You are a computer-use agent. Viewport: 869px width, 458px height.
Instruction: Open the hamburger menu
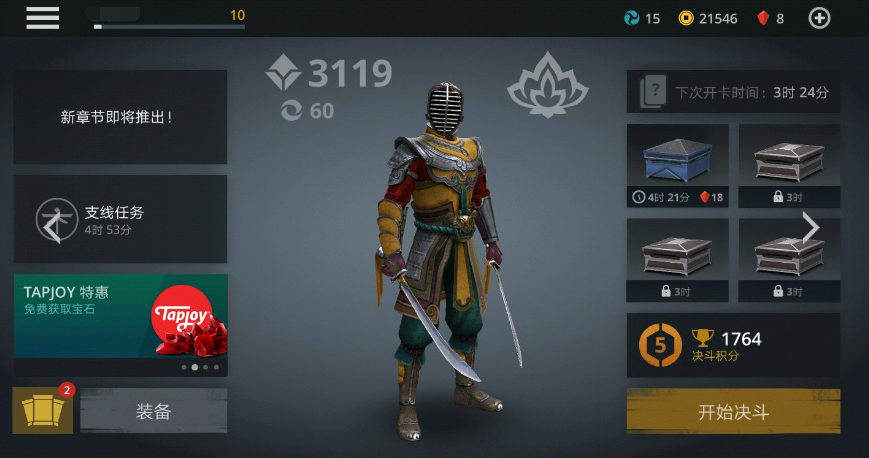click(42, 18)
